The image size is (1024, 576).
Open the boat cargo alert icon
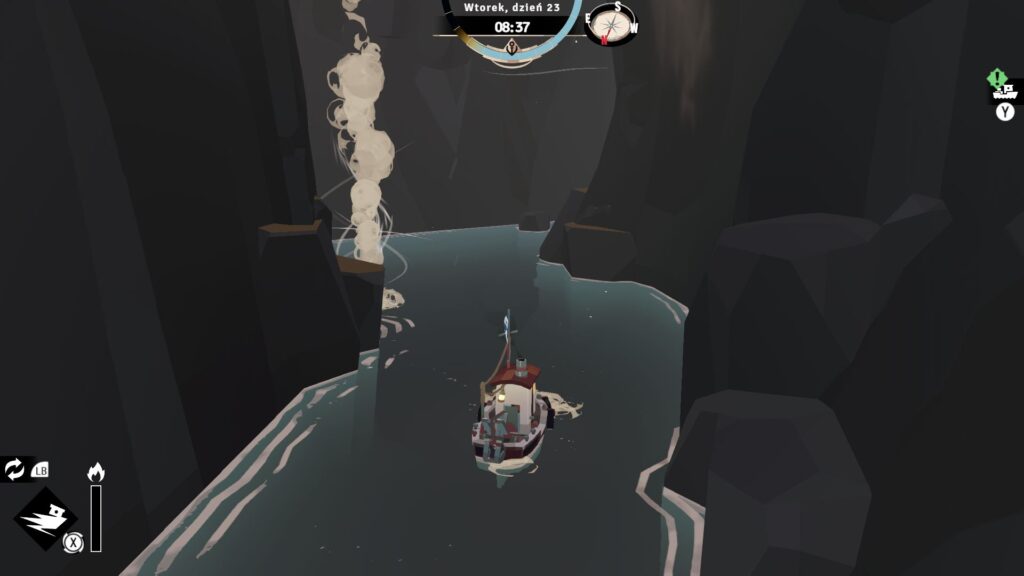click(1004, 88)
